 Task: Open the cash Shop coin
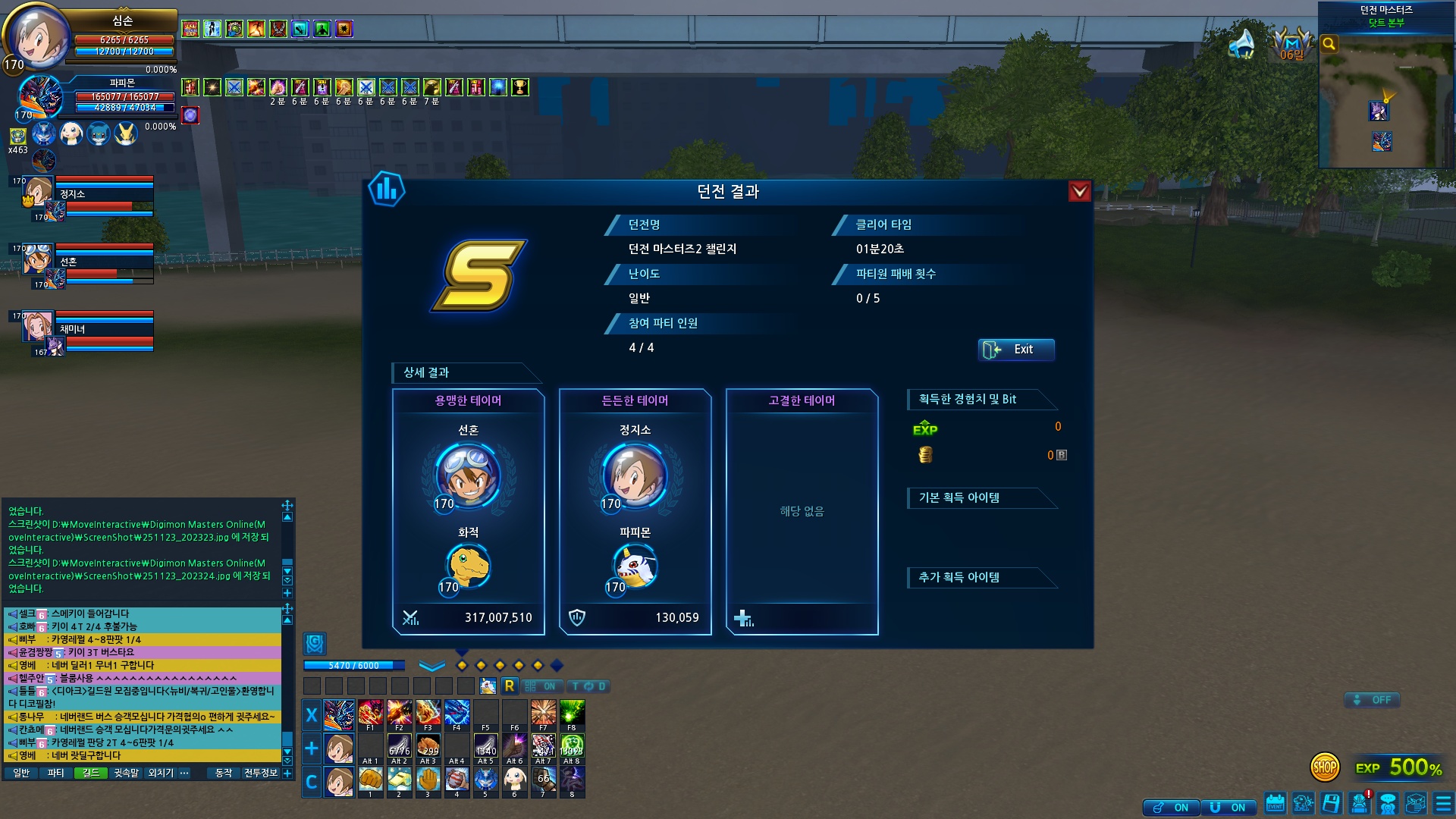1324,767
